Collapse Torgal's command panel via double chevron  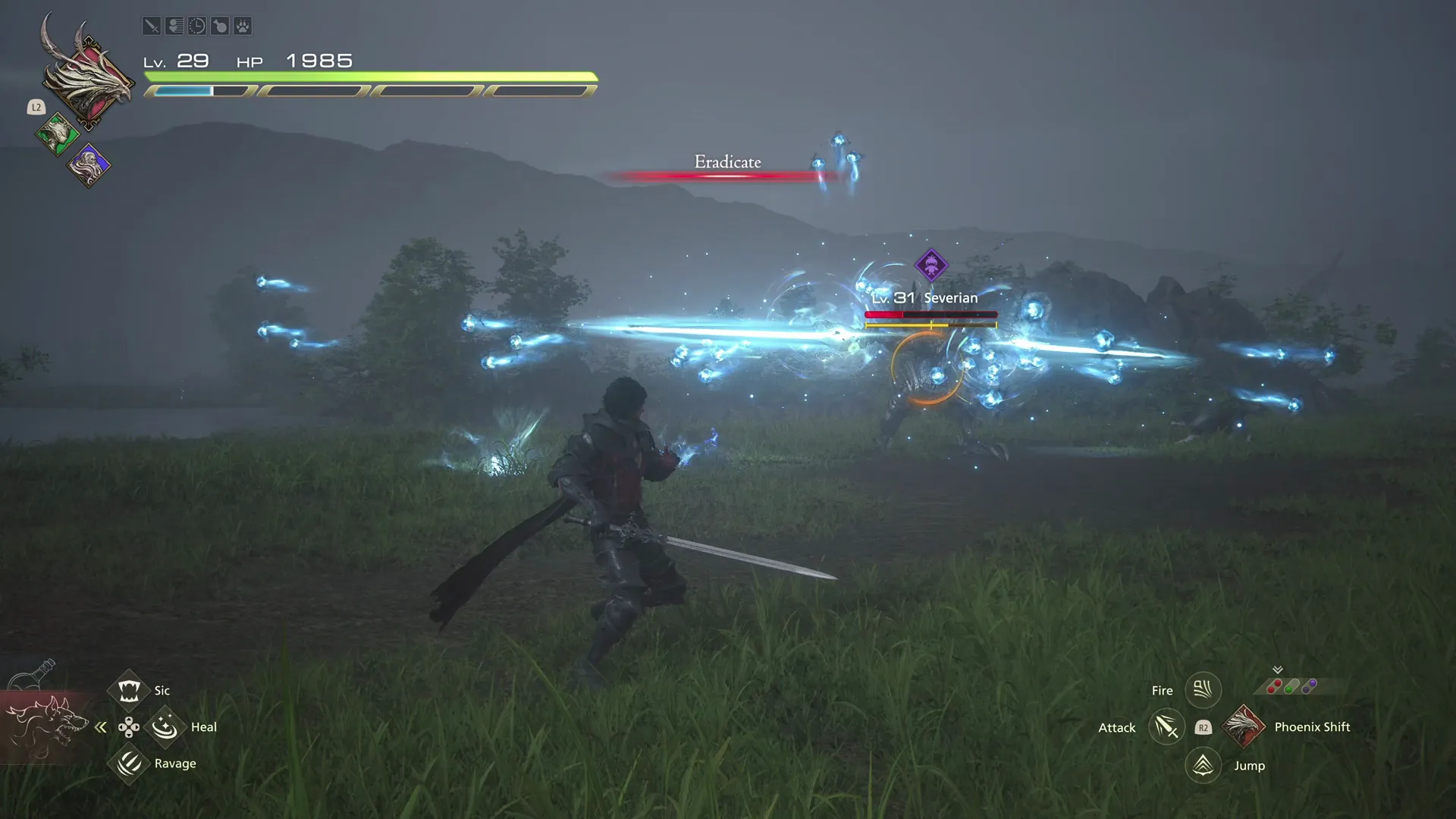click(101, 726)
